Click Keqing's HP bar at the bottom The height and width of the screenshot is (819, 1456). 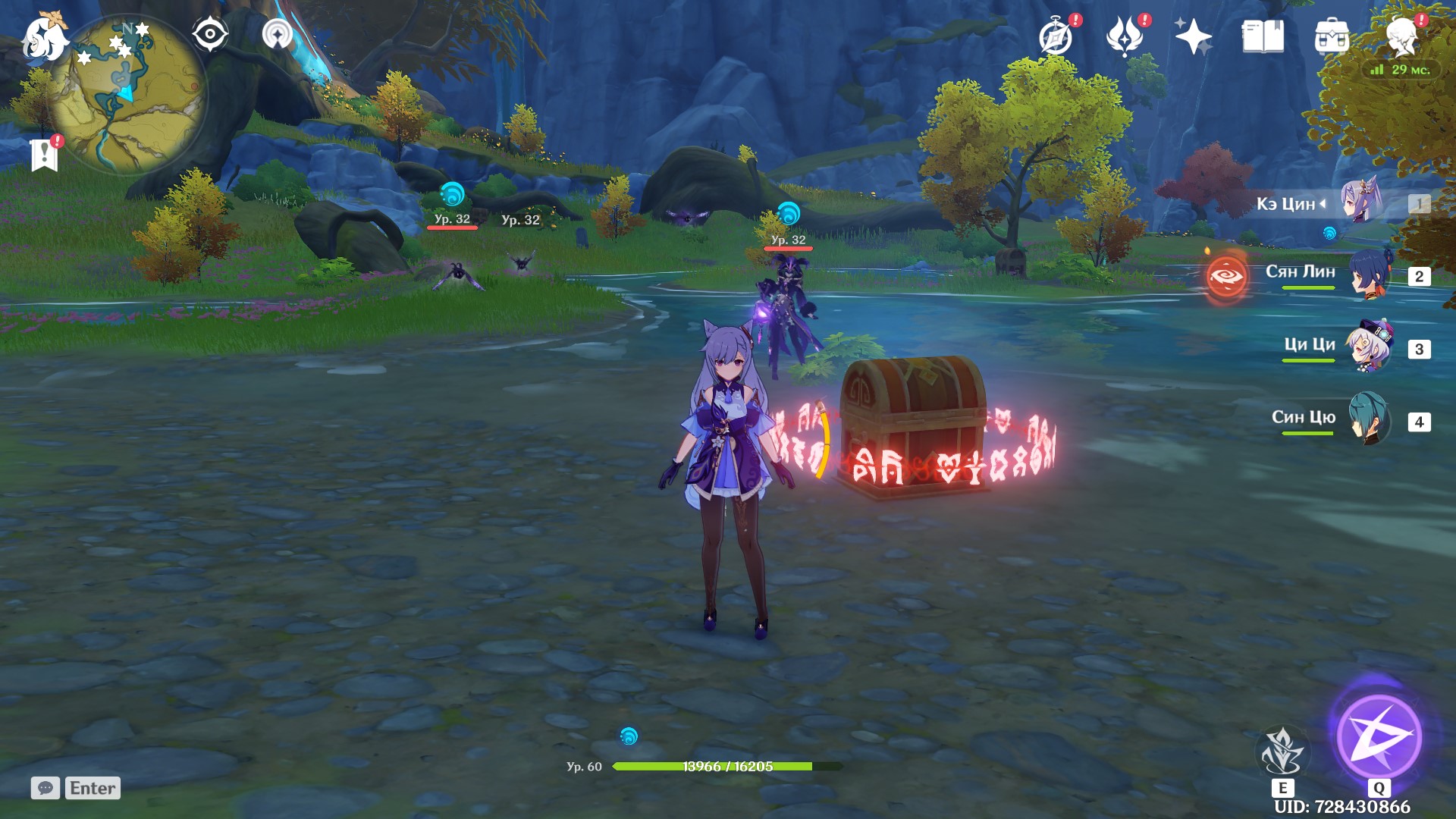click(x=713, y=766)
